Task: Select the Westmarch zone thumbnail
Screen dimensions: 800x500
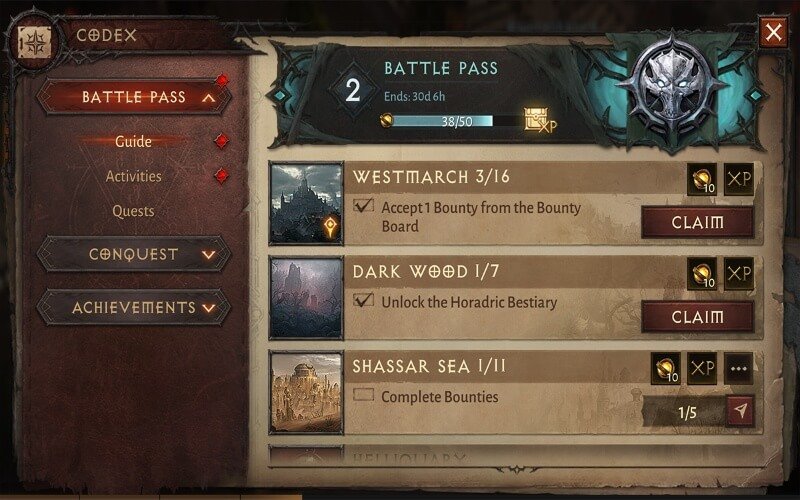Action: pyautogui.click(x=306, y=203)
